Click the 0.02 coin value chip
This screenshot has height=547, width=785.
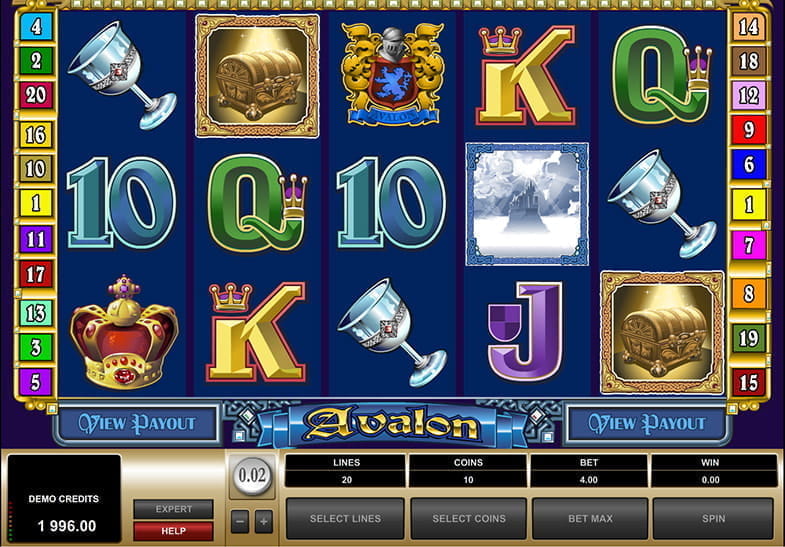tap(252, 475)
